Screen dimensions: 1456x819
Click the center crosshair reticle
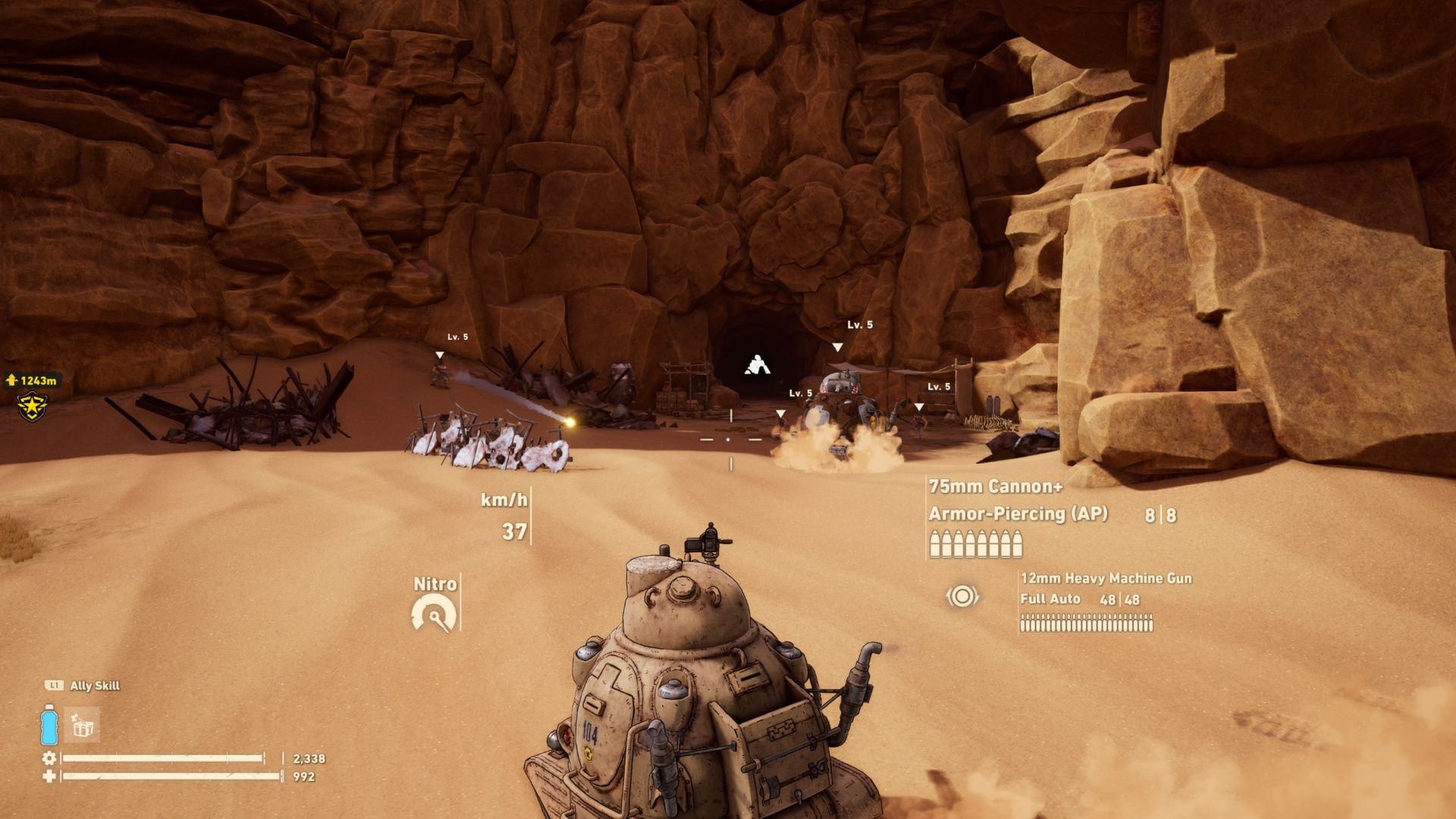(730, 441)
